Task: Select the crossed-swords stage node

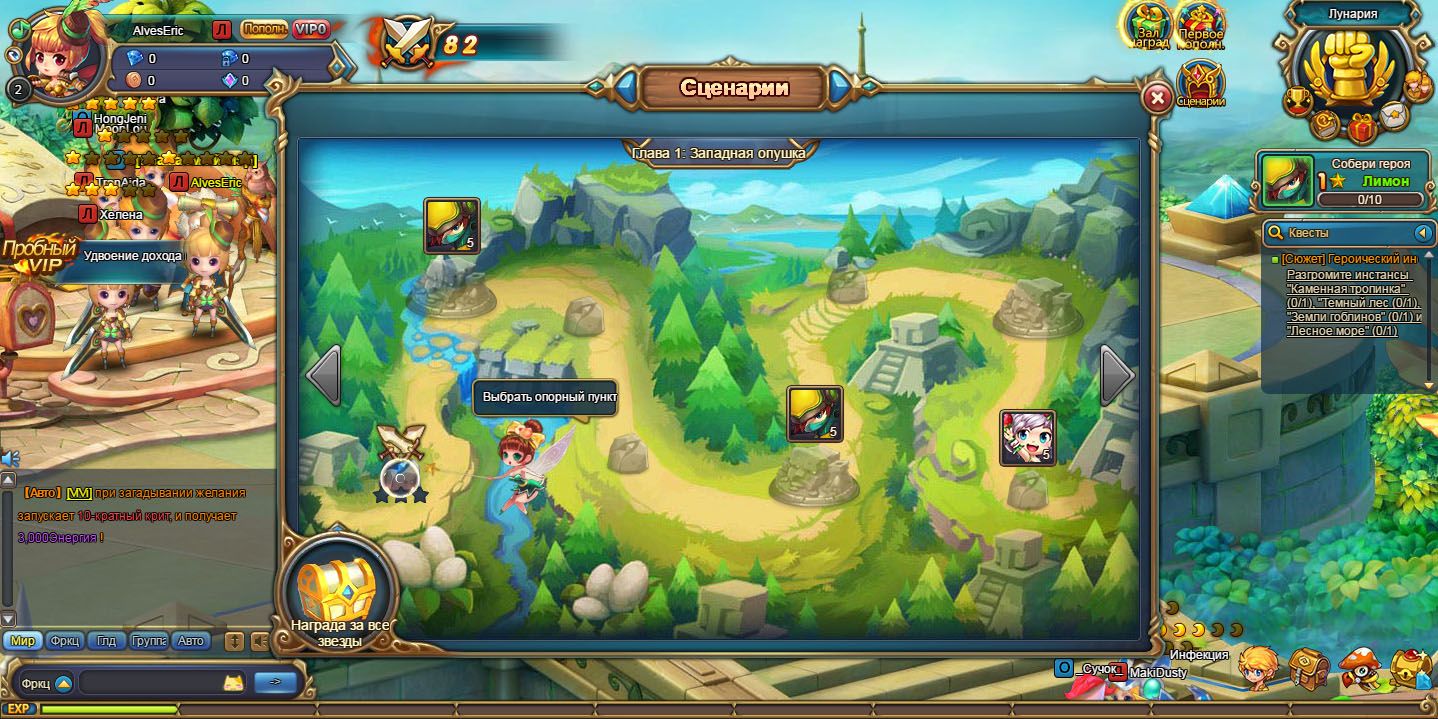Action: tap(401, 466)
